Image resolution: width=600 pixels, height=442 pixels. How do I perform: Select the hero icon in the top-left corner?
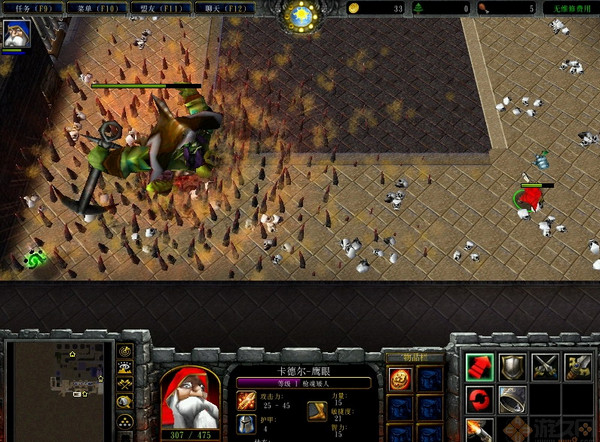17,34
